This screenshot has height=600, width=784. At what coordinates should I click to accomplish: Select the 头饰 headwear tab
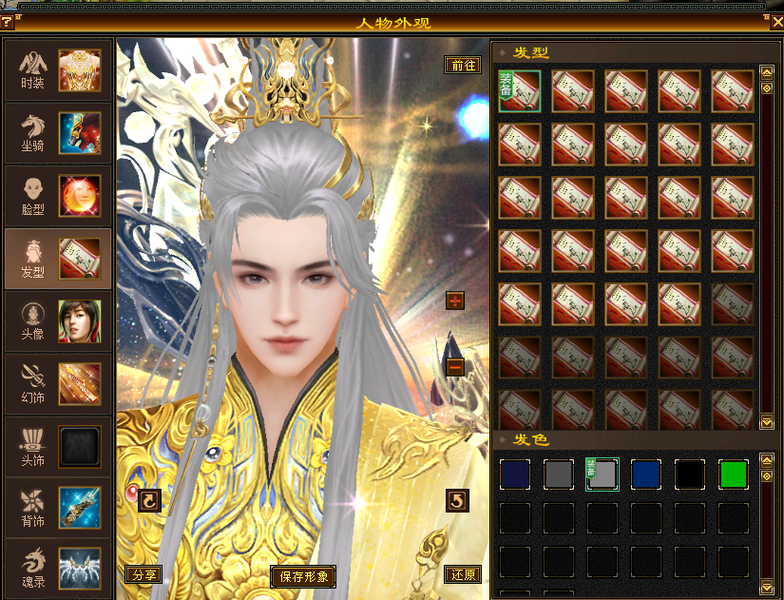tap(58, 446)
